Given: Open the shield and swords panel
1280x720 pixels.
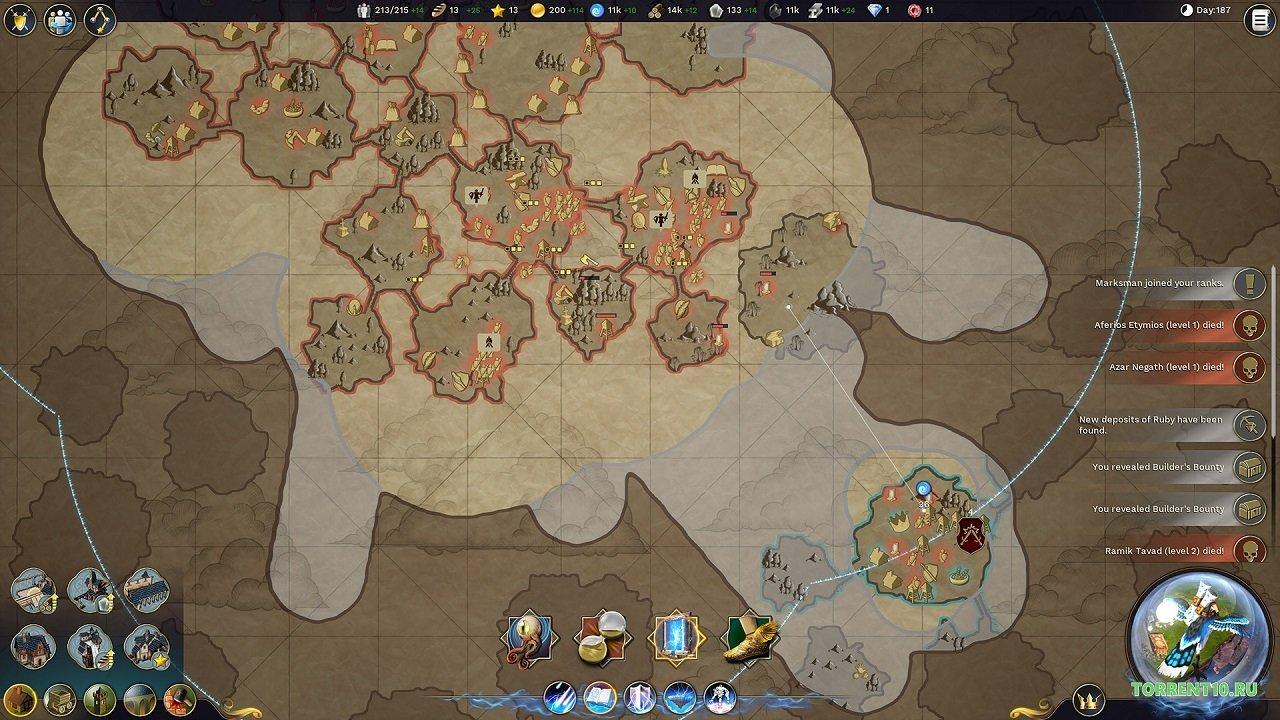Looking at the screenshot, I should point(20,20).
